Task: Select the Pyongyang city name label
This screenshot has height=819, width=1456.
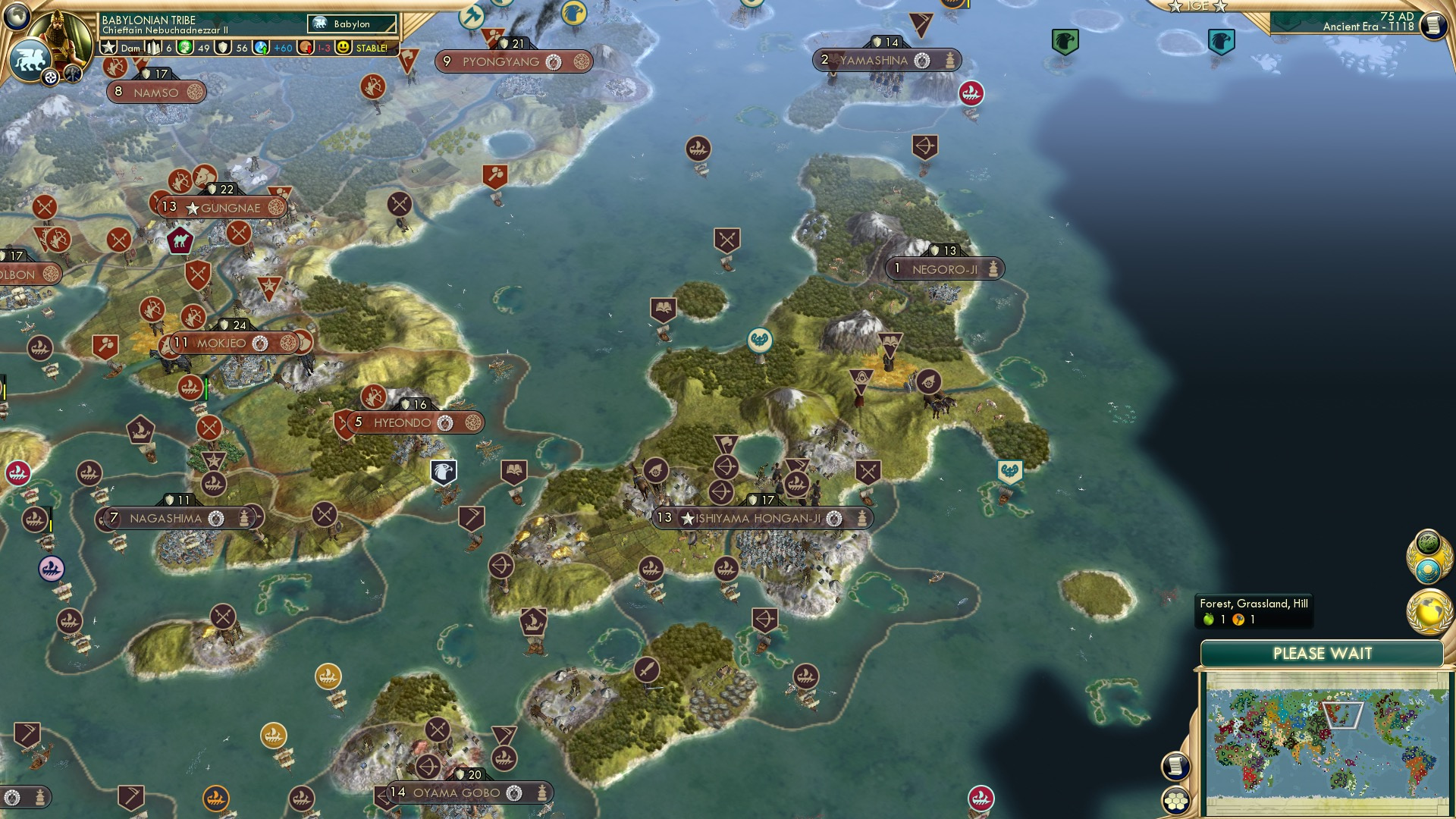Action: click(500, 62)
